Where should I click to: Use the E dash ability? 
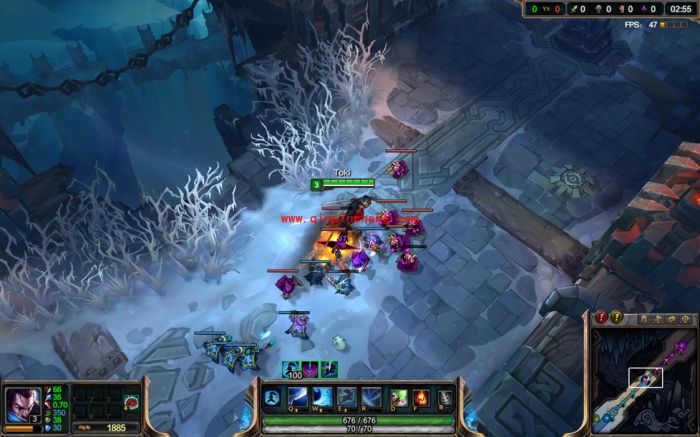click(346, 396)
